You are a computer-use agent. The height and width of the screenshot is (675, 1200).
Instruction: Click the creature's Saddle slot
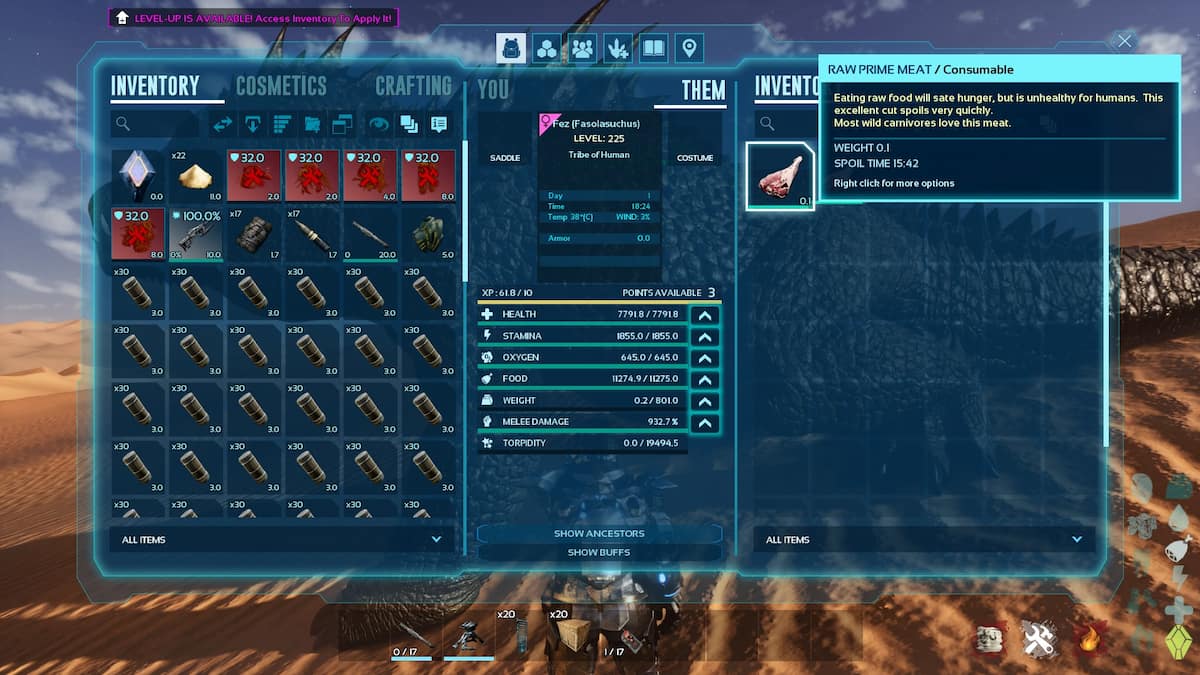(505, 158)
